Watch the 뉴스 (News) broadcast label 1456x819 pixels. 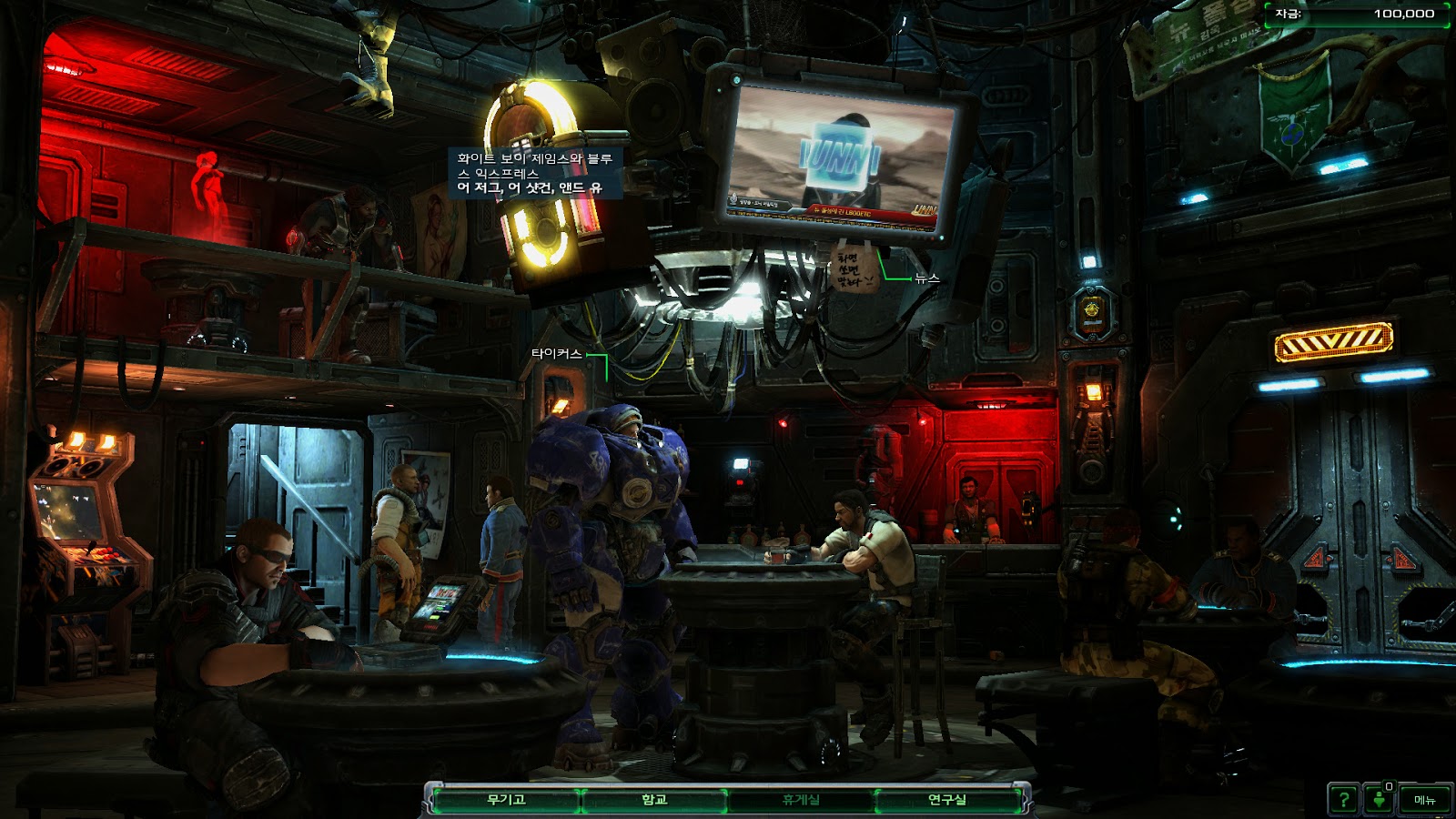point(927,278)
